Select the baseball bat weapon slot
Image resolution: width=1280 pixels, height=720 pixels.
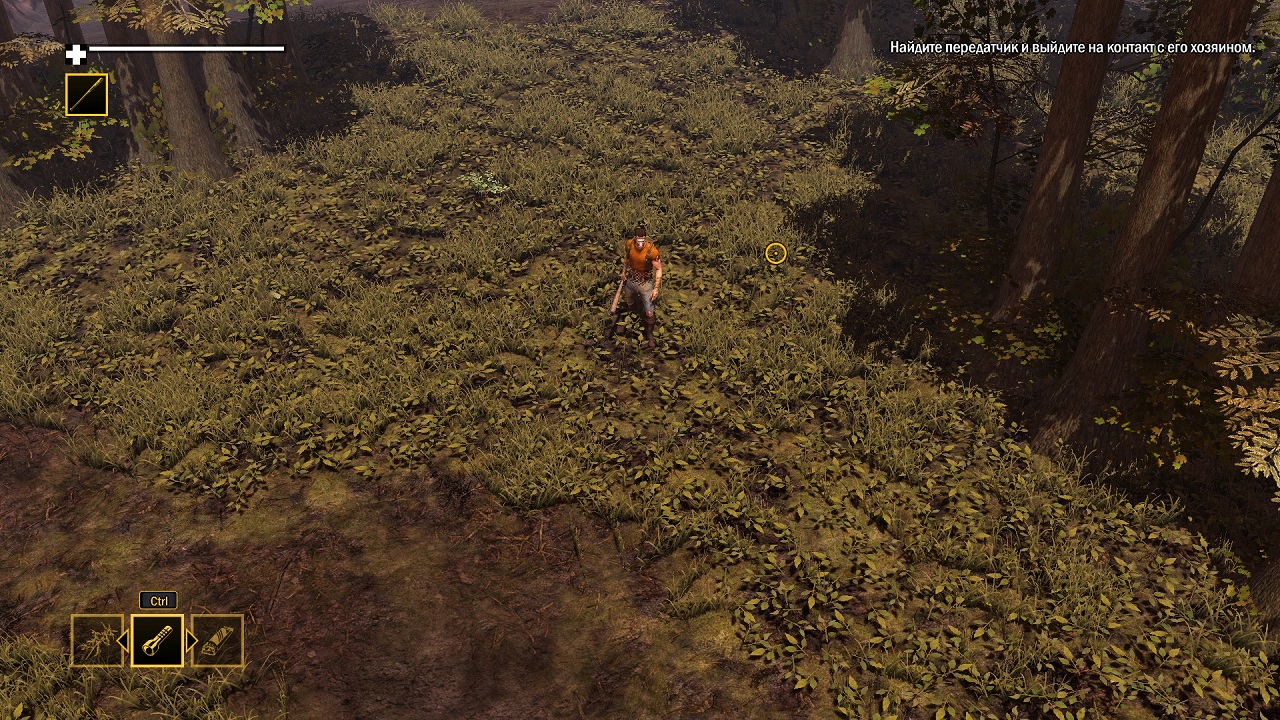coord(86,95)
